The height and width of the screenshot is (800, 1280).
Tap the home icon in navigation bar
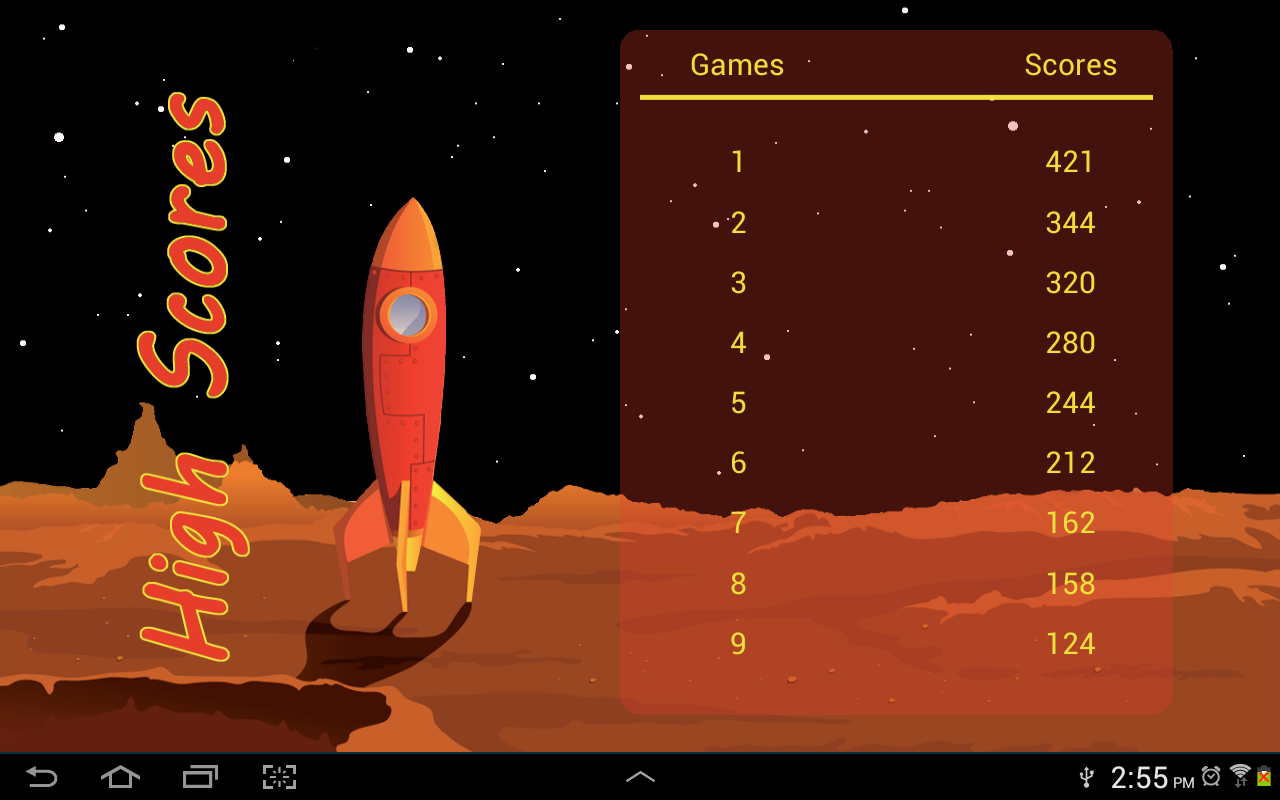pyautogui.click(x=120, y=777)
